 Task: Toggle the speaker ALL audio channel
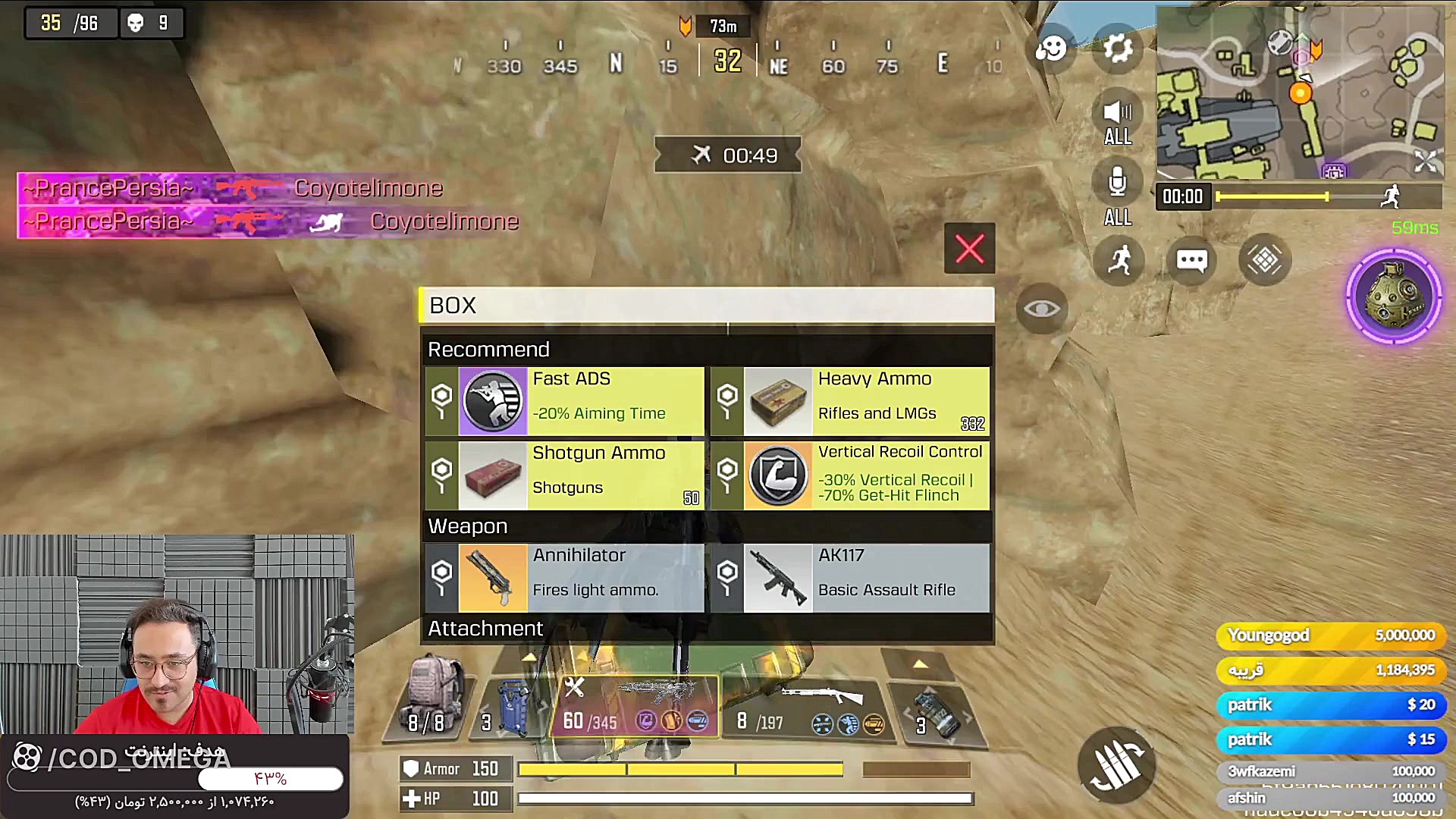pyautogui.click(x=1117, y=121)
